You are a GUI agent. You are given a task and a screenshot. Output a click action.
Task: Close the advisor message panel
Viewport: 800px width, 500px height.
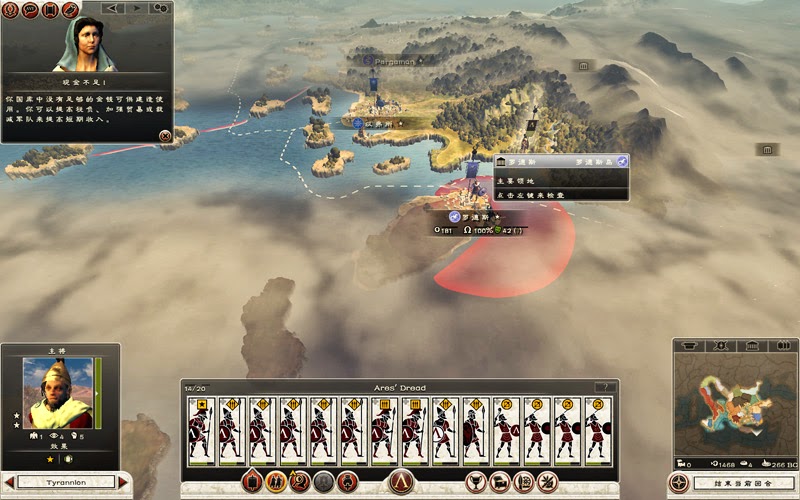tap(165, 135)
